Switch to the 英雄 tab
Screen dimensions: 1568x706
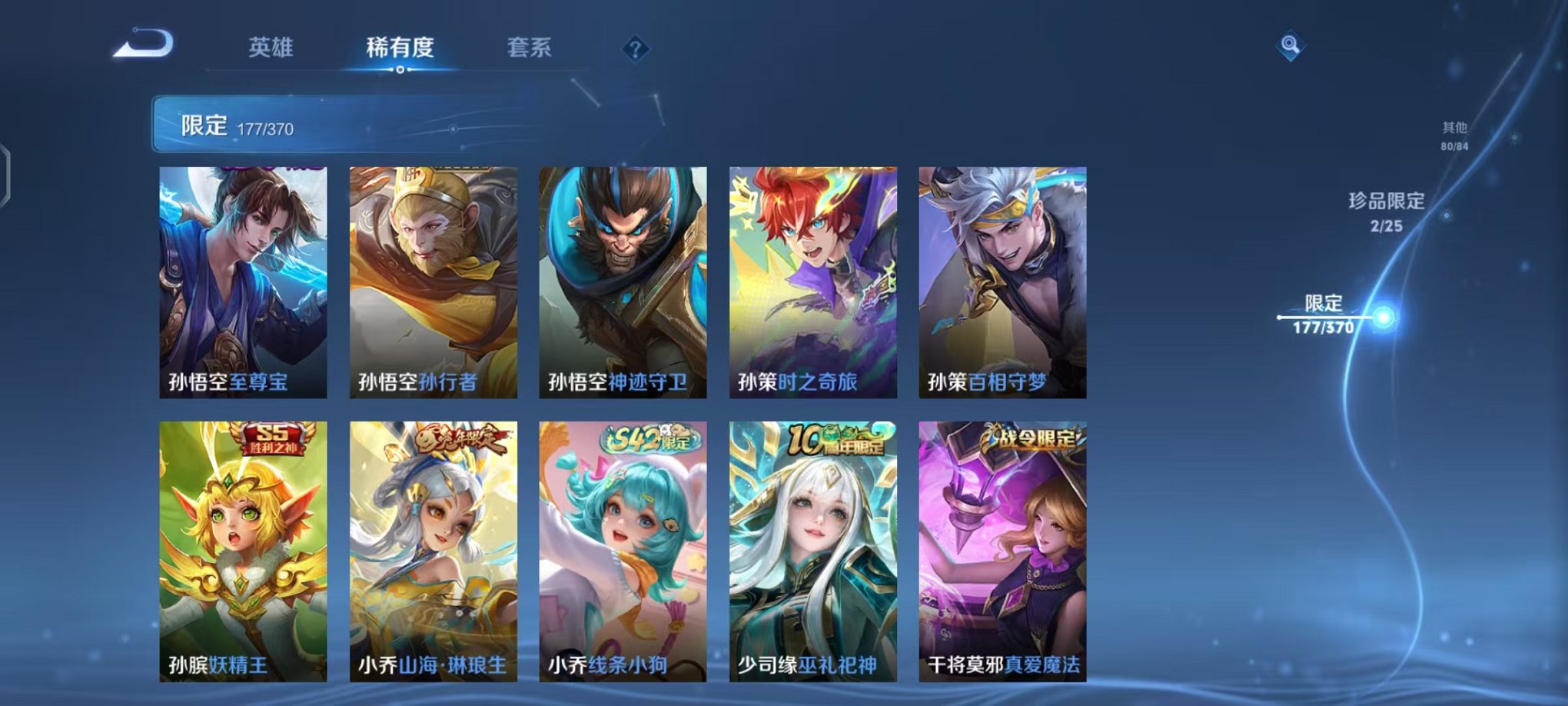click(271, 48)
